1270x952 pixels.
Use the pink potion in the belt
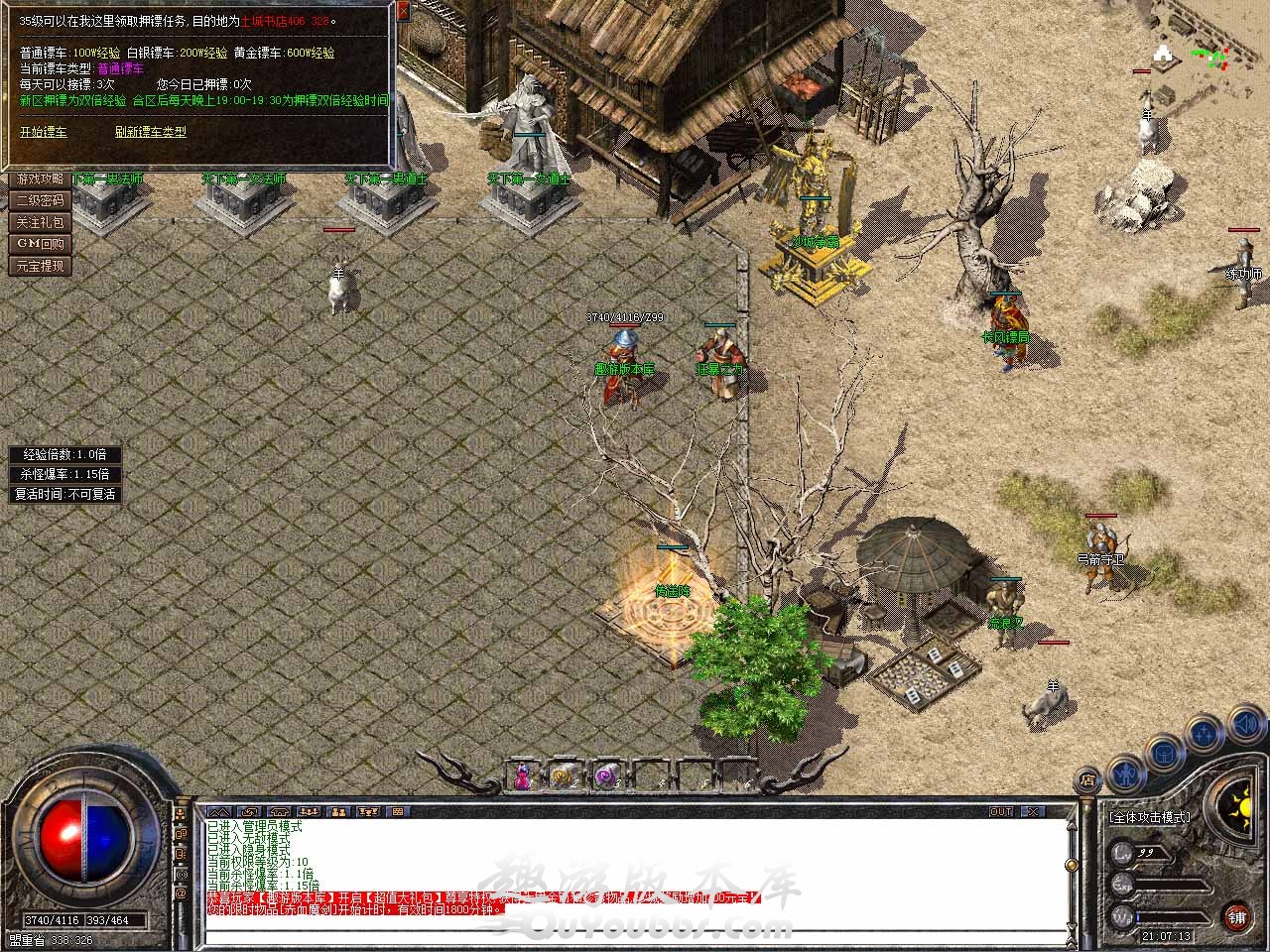point(523,776)
